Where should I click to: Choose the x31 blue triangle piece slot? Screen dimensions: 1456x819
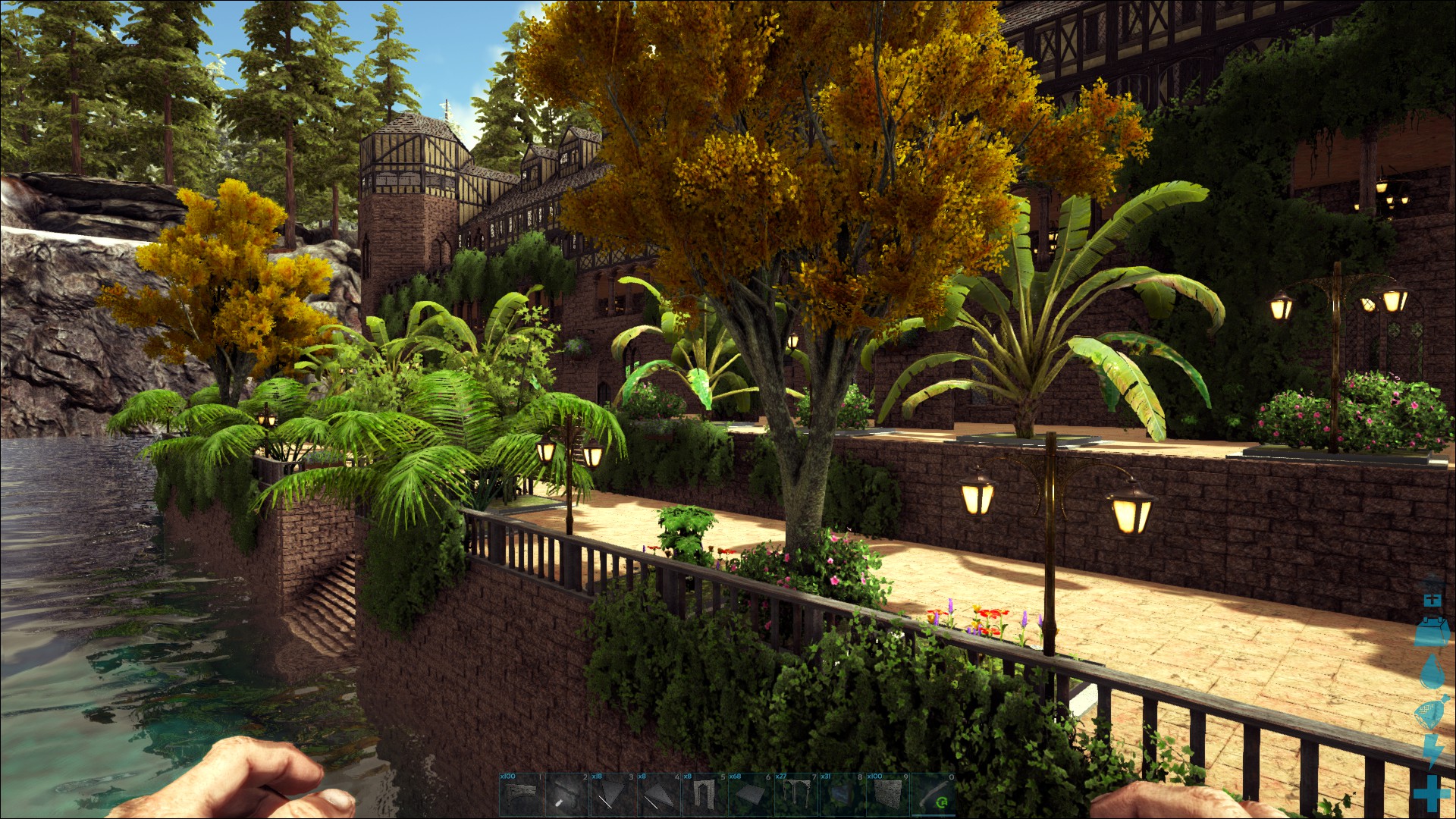click(841, 795)
